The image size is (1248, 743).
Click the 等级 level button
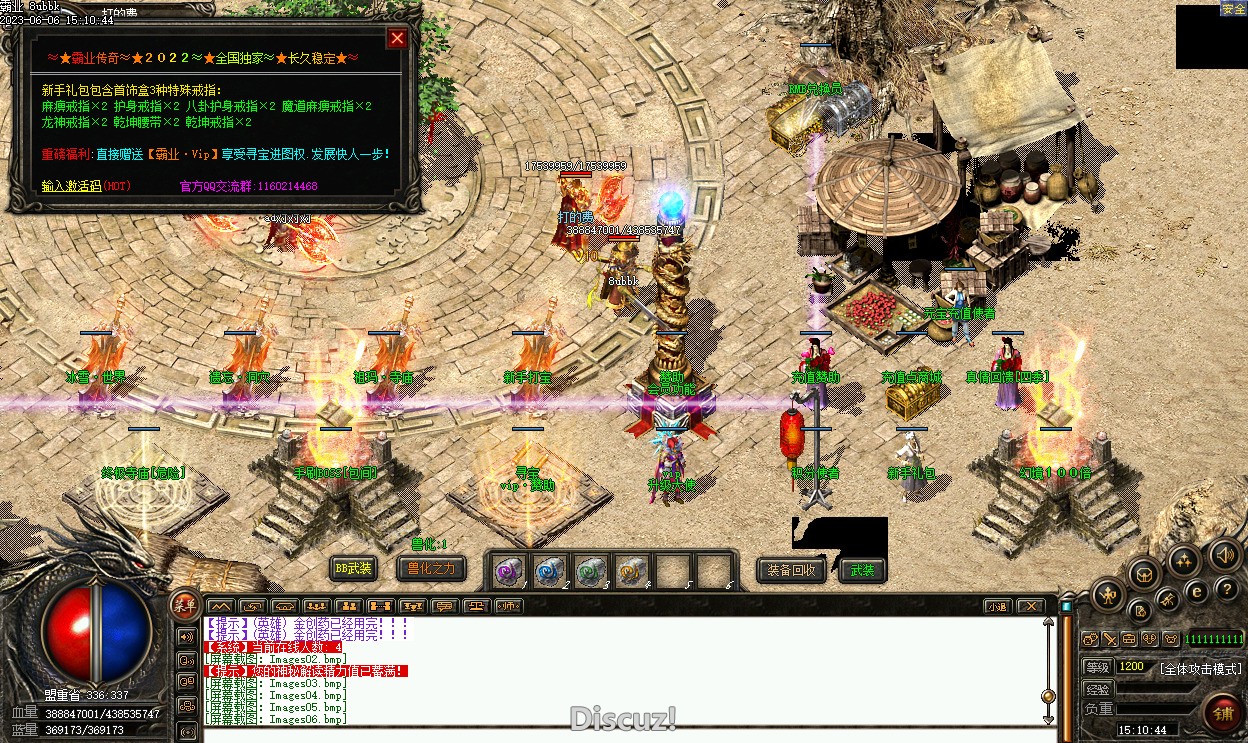coord(1097,667)
